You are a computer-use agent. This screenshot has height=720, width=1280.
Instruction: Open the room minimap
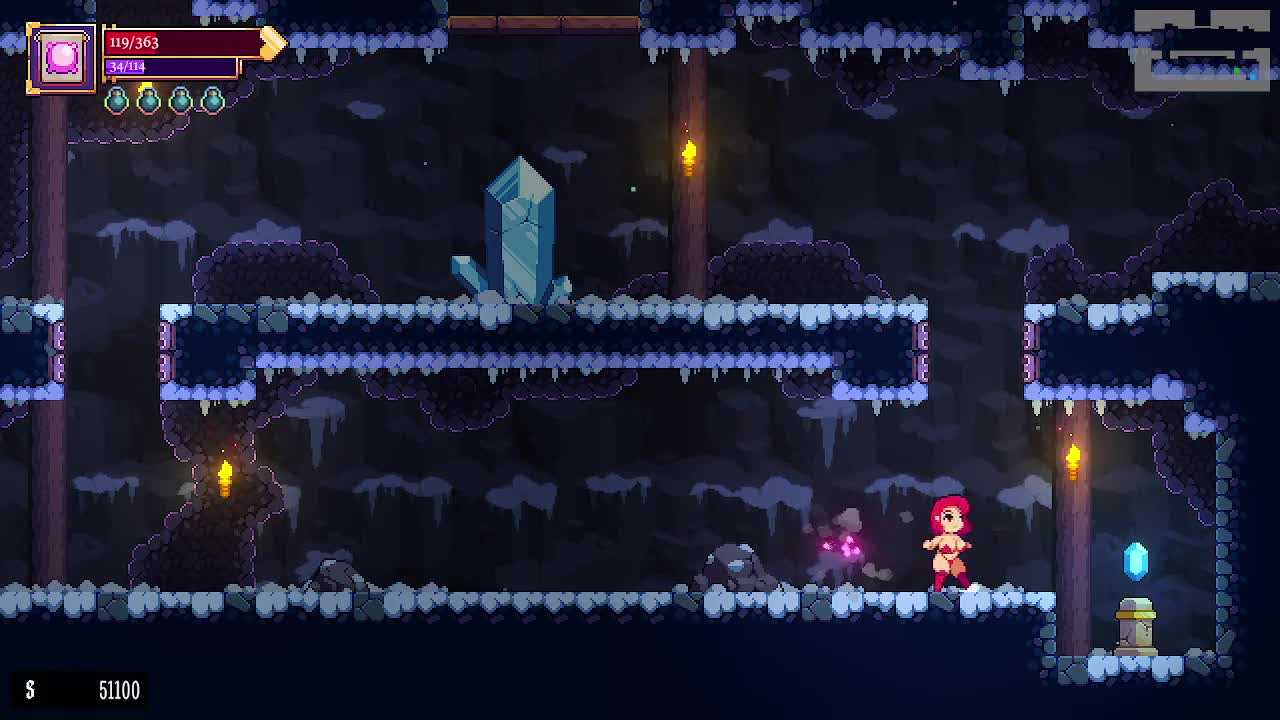[1201, 50]
